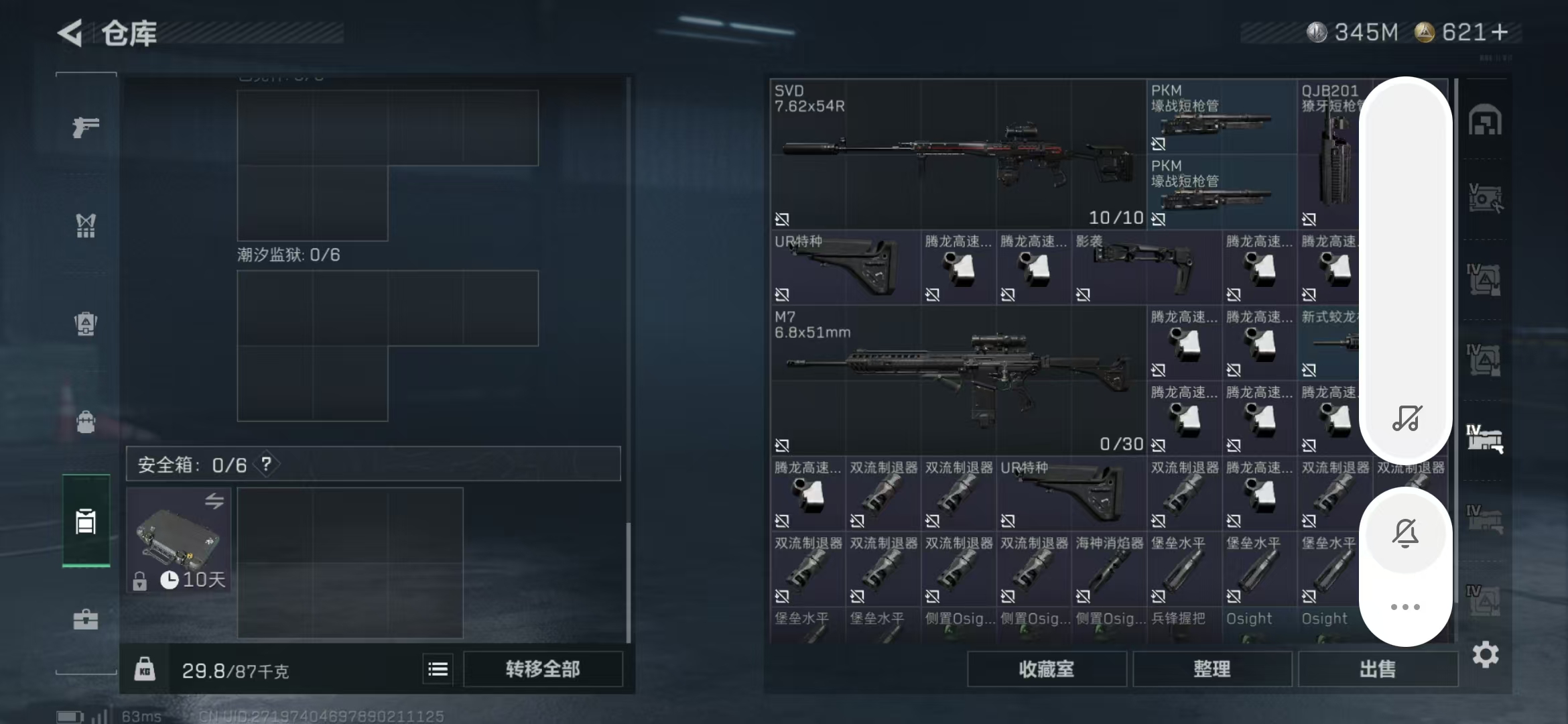
Task: Add currency with the plus next to 621
Action: tap(1500, 32)
